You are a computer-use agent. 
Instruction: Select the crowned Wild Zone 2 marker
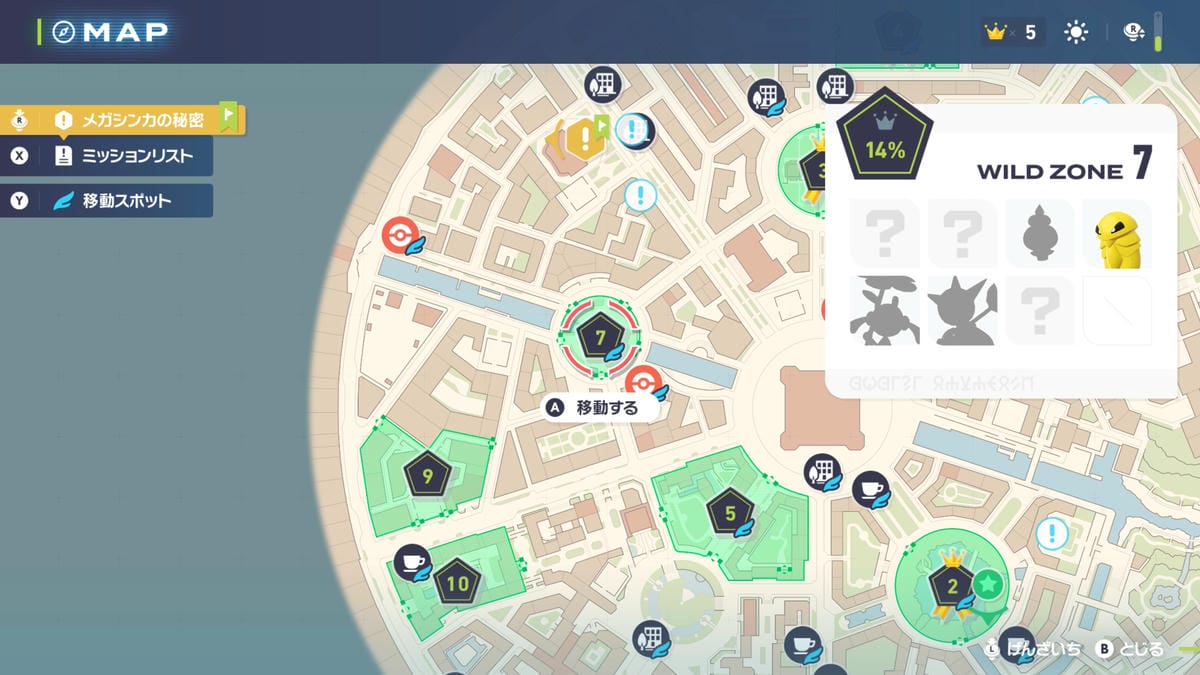[x=952, y=586]
